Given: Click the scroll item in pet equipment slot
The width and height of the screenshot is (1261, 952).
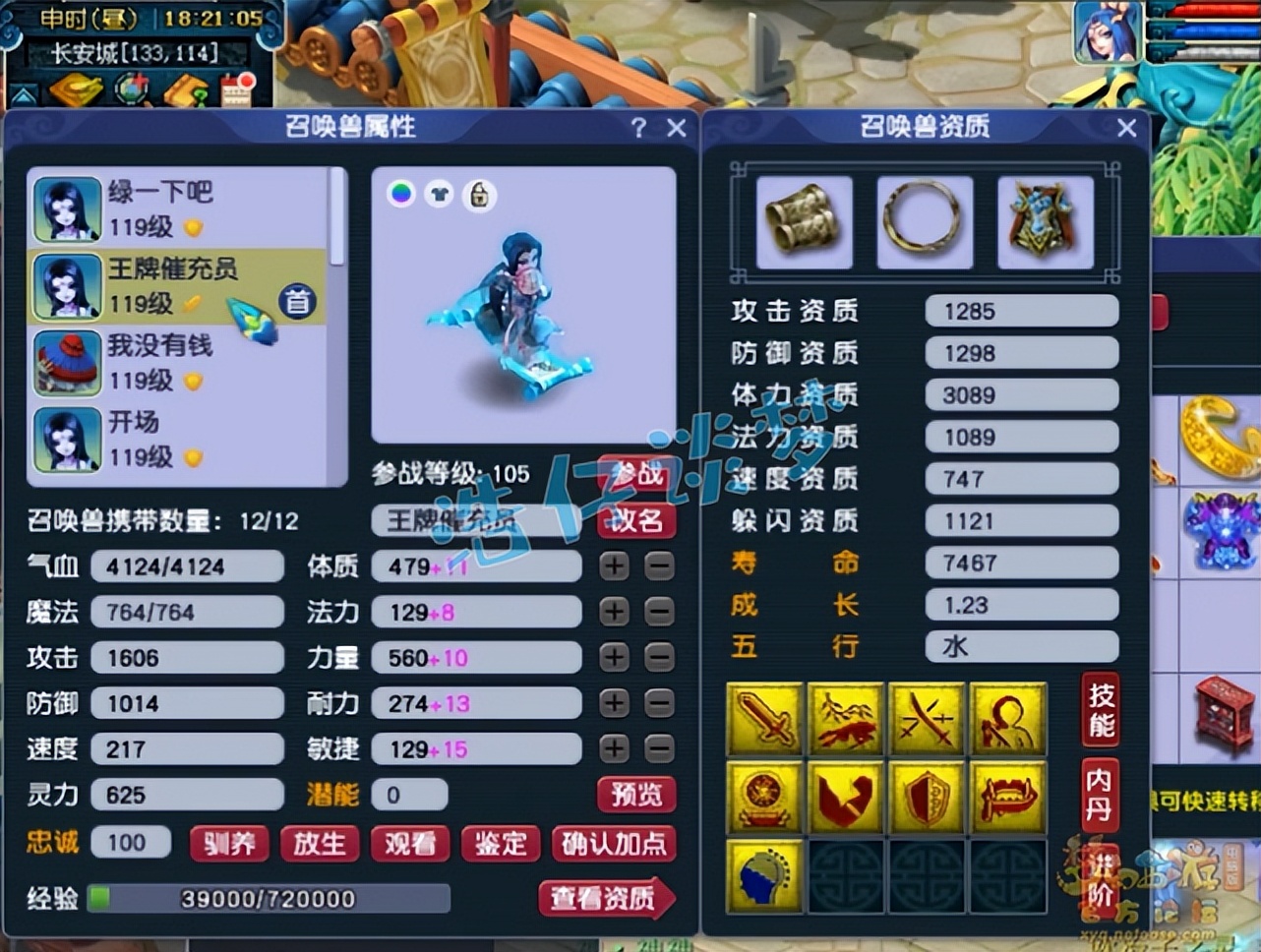Looking at the screenshot, I should tap(802, 220).
